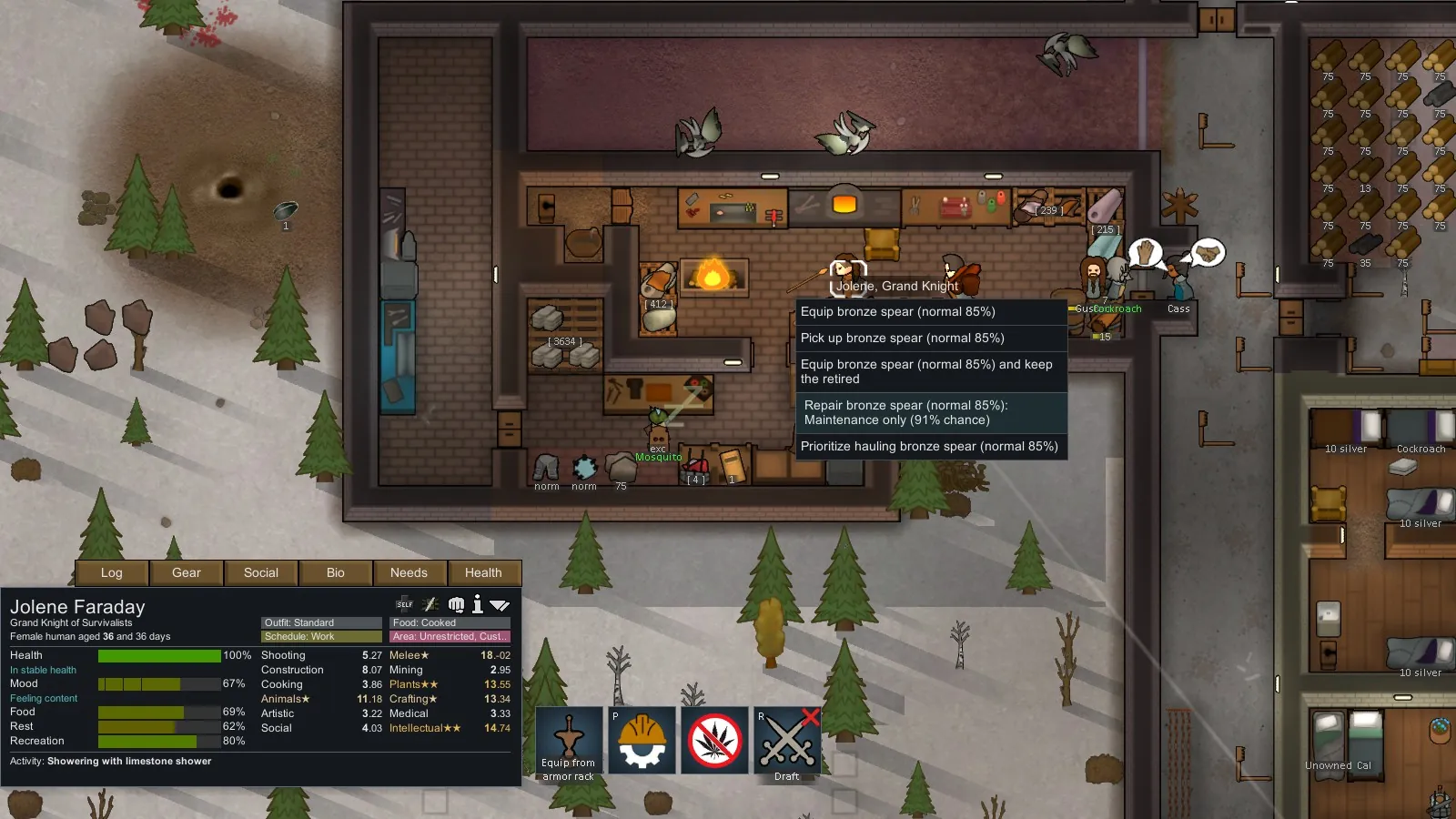This screenshot has height=819, width=1456.
Task: Change the Food: Cooked restriction
Action: [x=450, y=623]
